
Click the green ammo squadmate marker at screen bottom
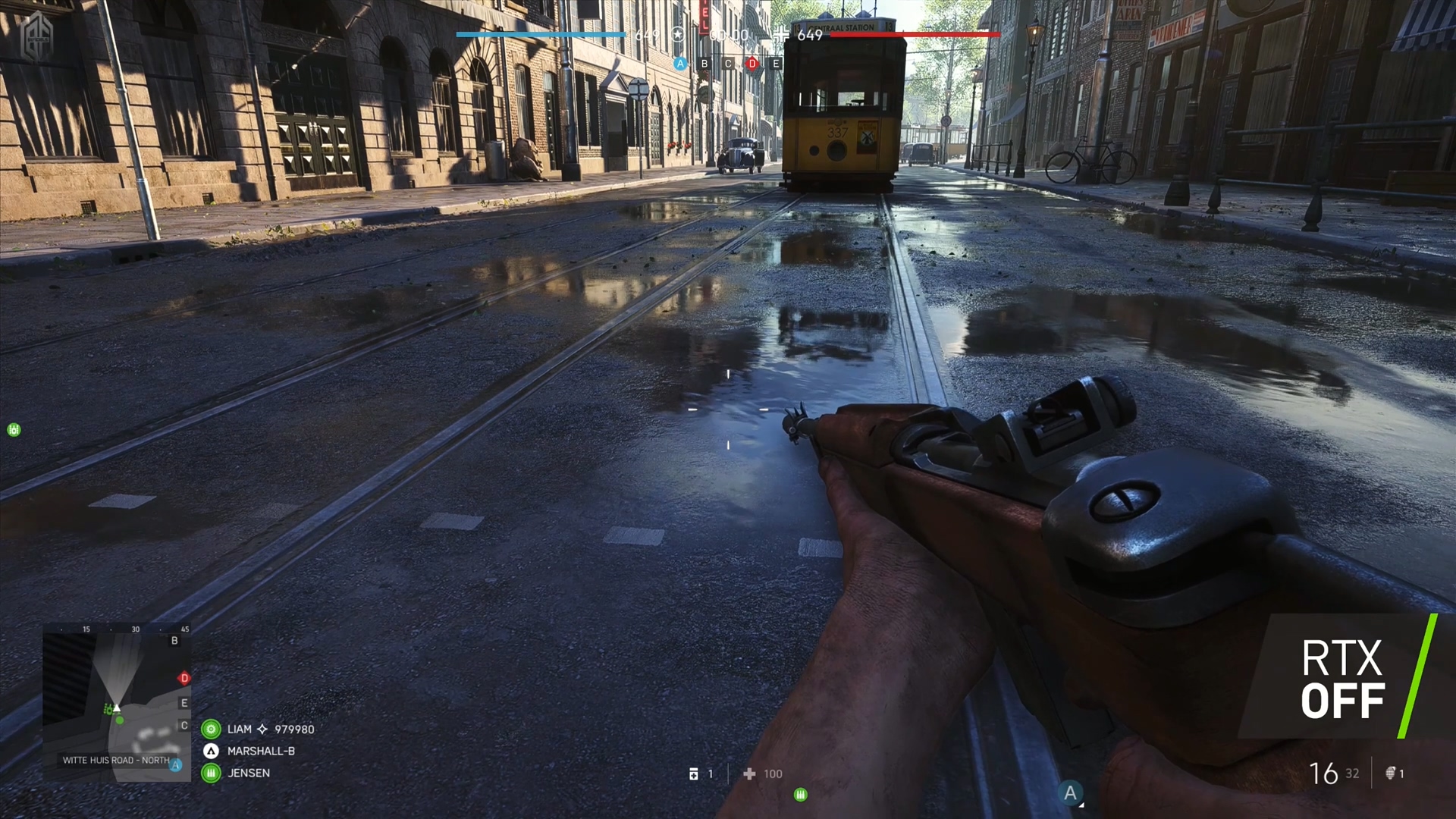(x=800, y=794)
